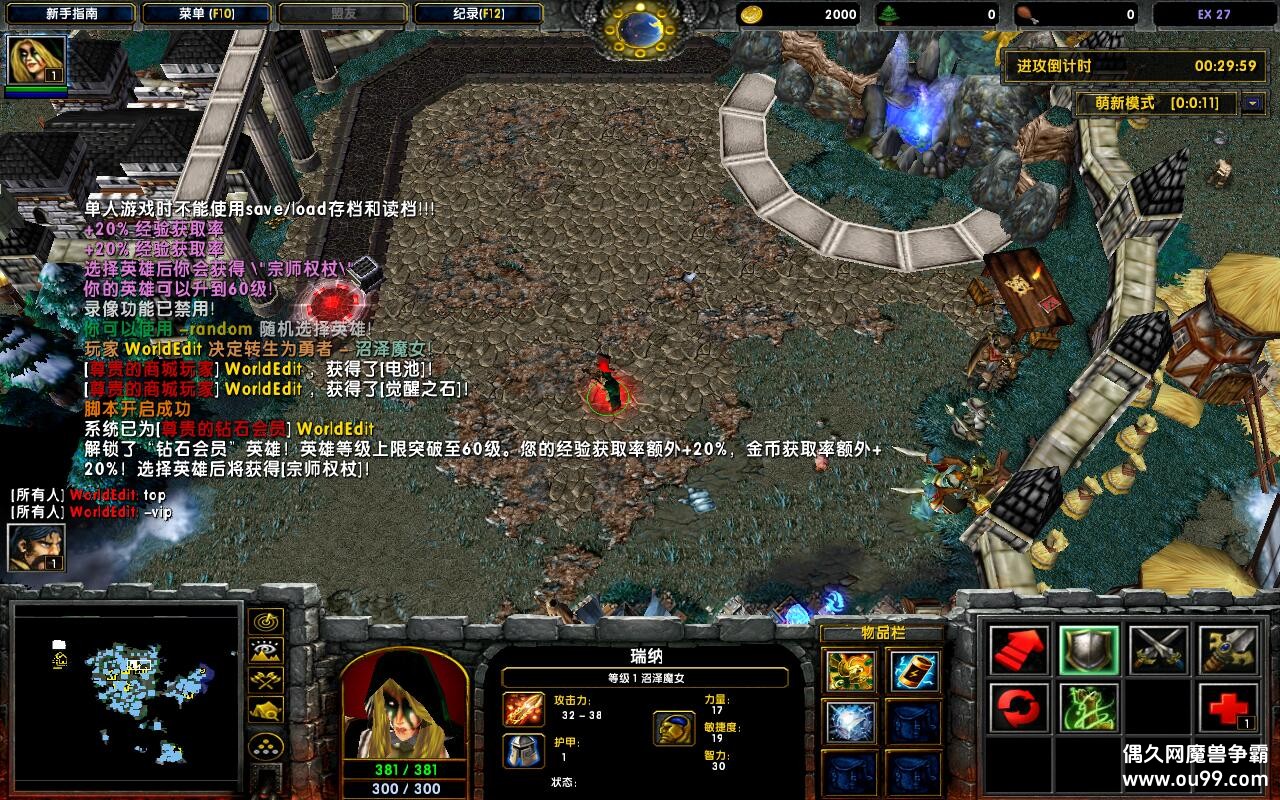
Task: Open the 纪录 (F12) chat log
Action: coord(477,14)
